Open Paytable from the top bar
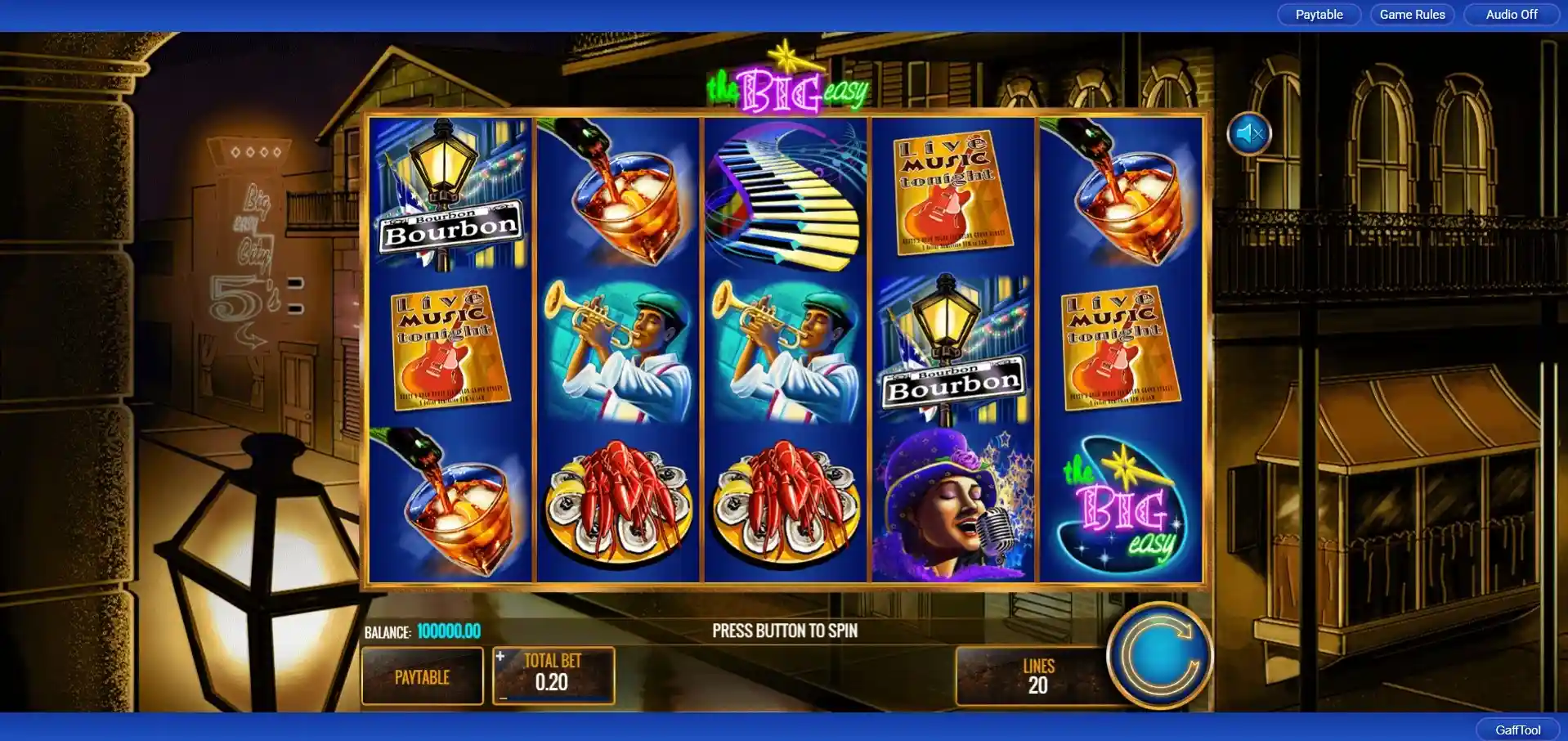This screenshot has height=741, width=1568. (1319, 15)
